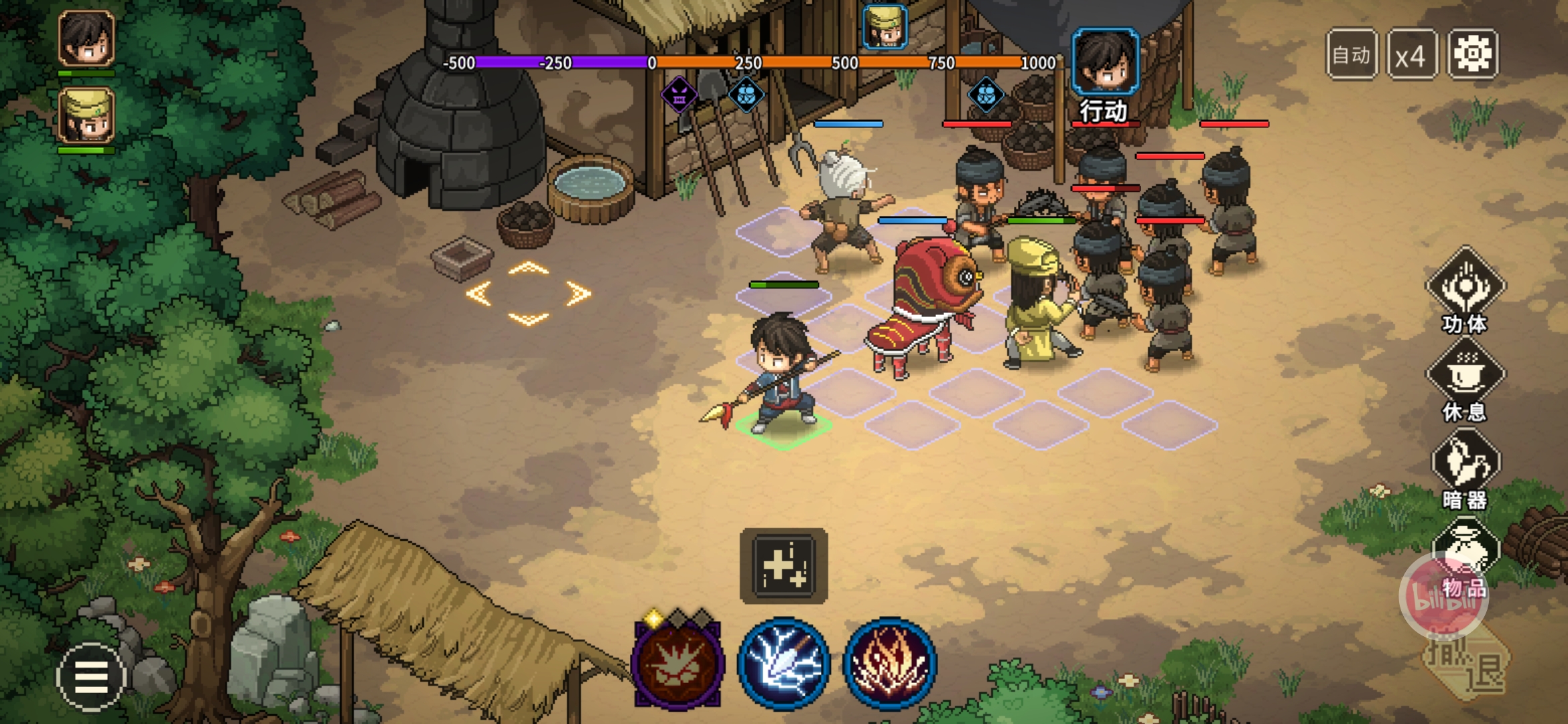The width and height of the screenshot is (1568, 724).
Task: Select the yellow-hat ally party portrait
Action: point(86,116)
